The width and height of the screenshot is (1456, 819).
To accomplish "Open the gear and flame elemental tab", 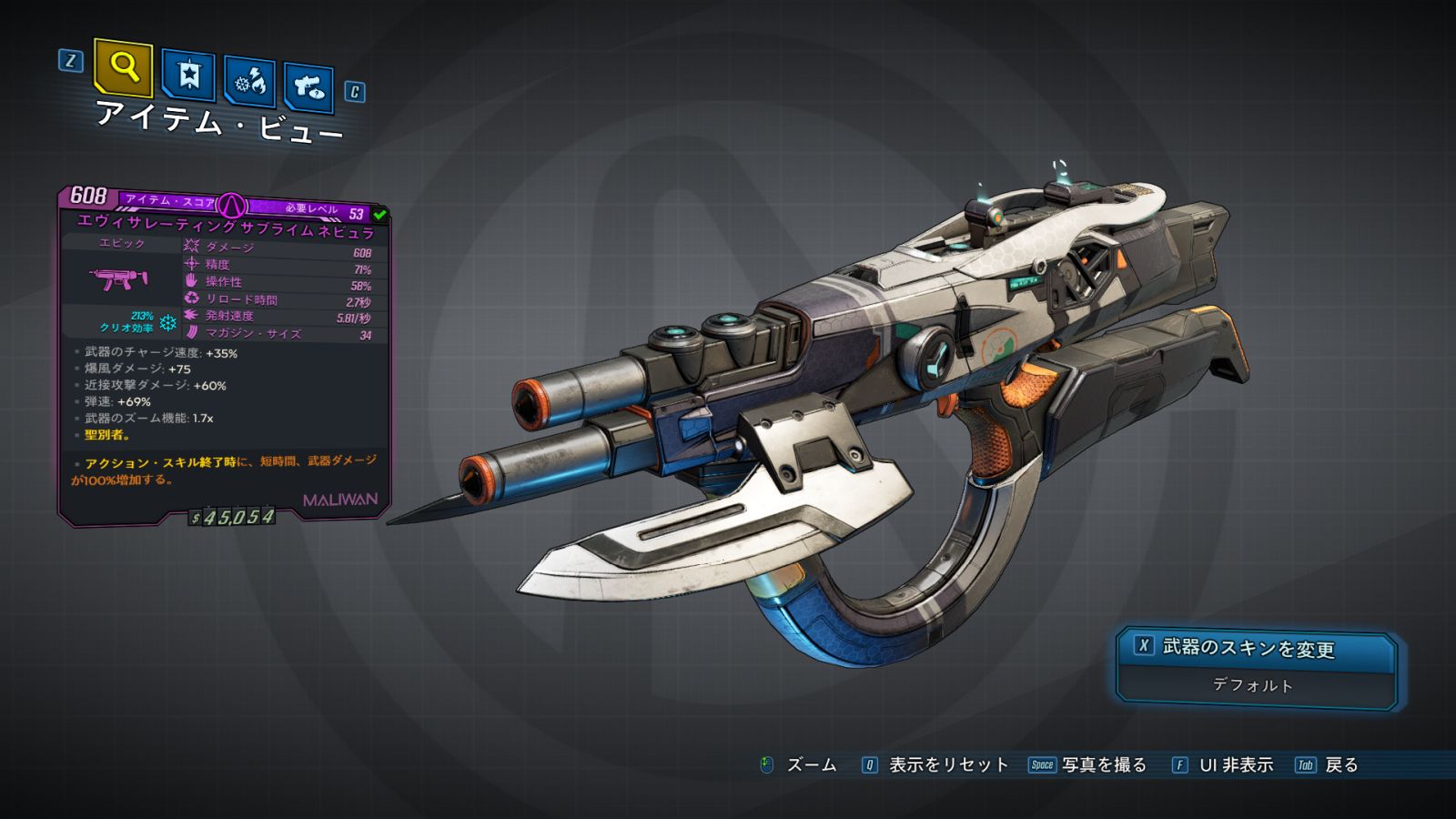I will [249, 81].
